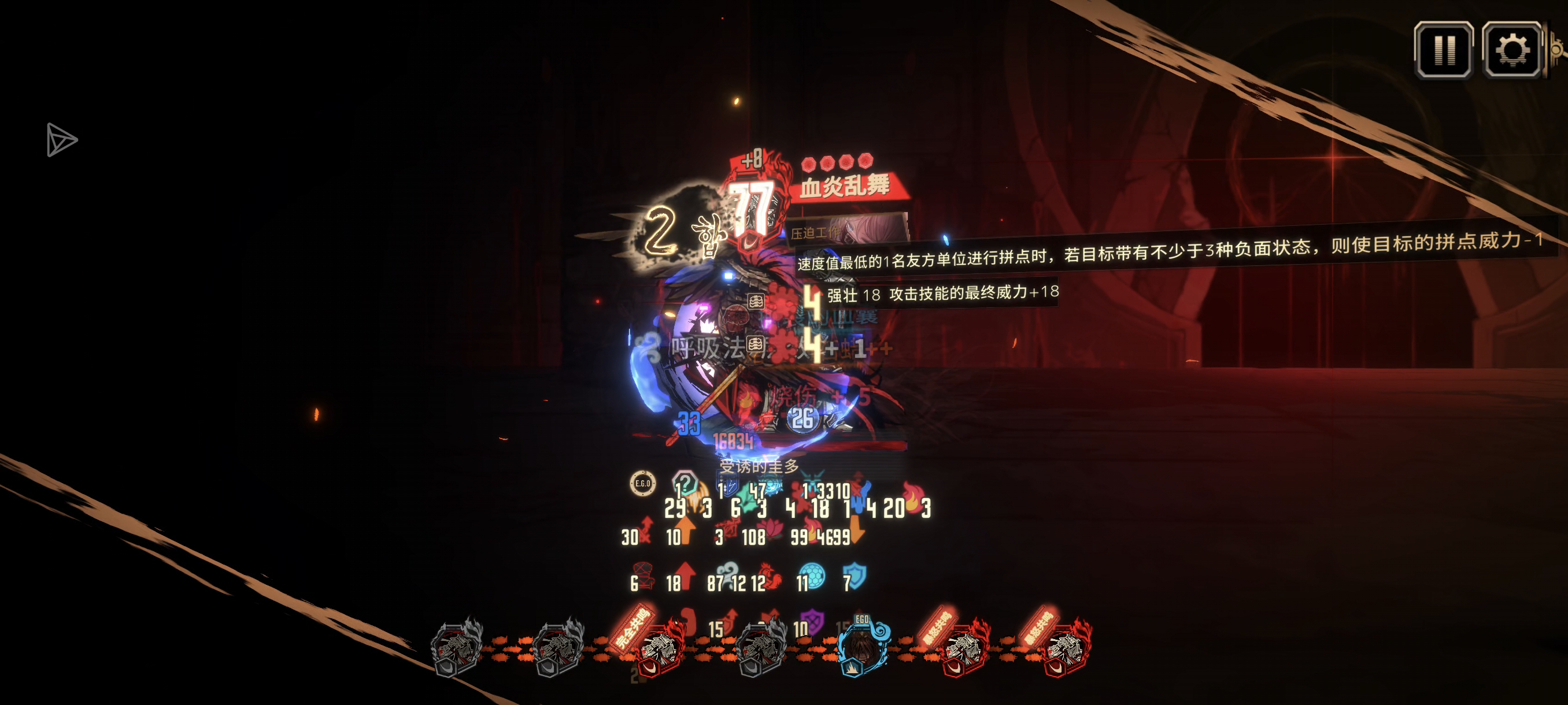Inspect the red armchair status icon
This screenshot has width=1568, height=705.
[644, 576]
